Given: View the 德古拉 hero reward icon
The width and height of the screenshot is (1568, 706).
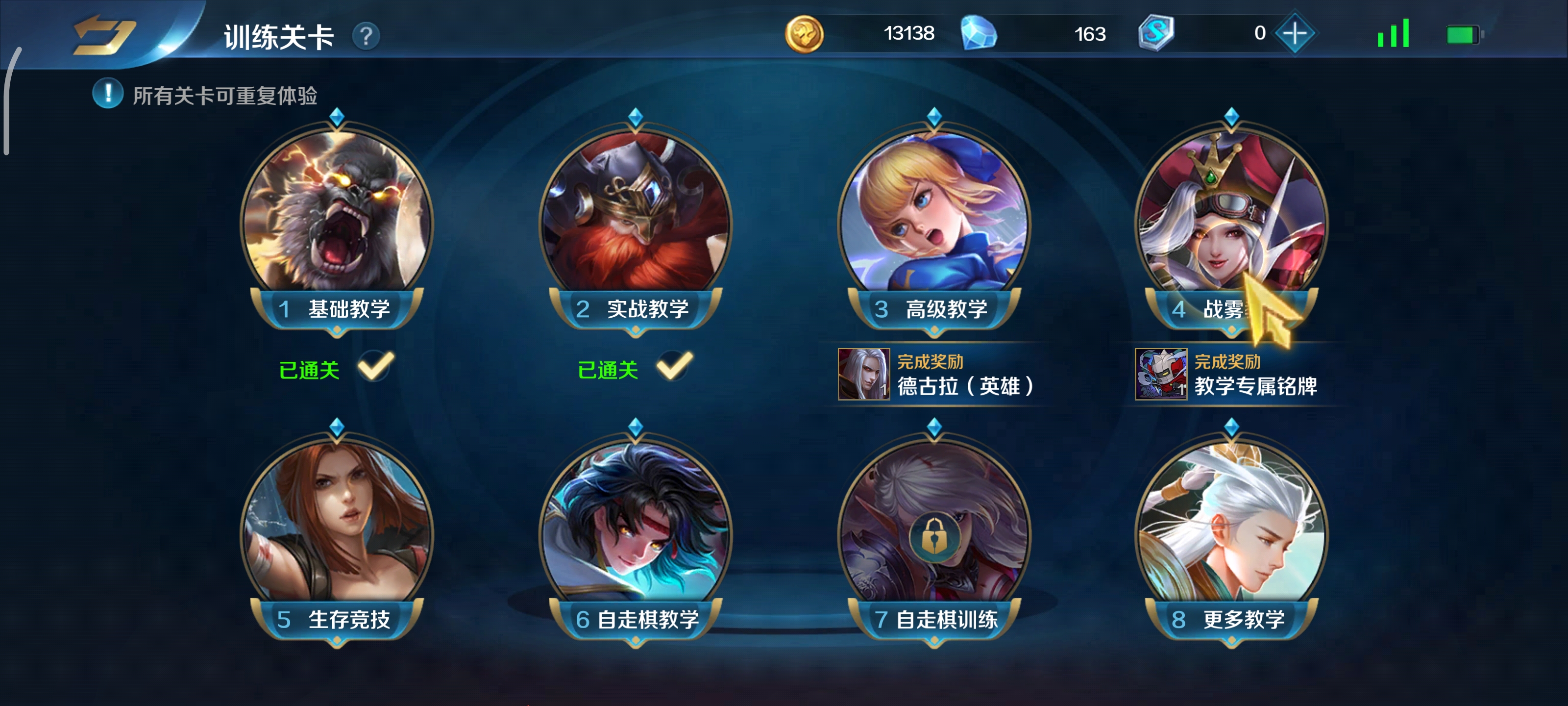Looking at the screenshot, I should coord(863,374).
